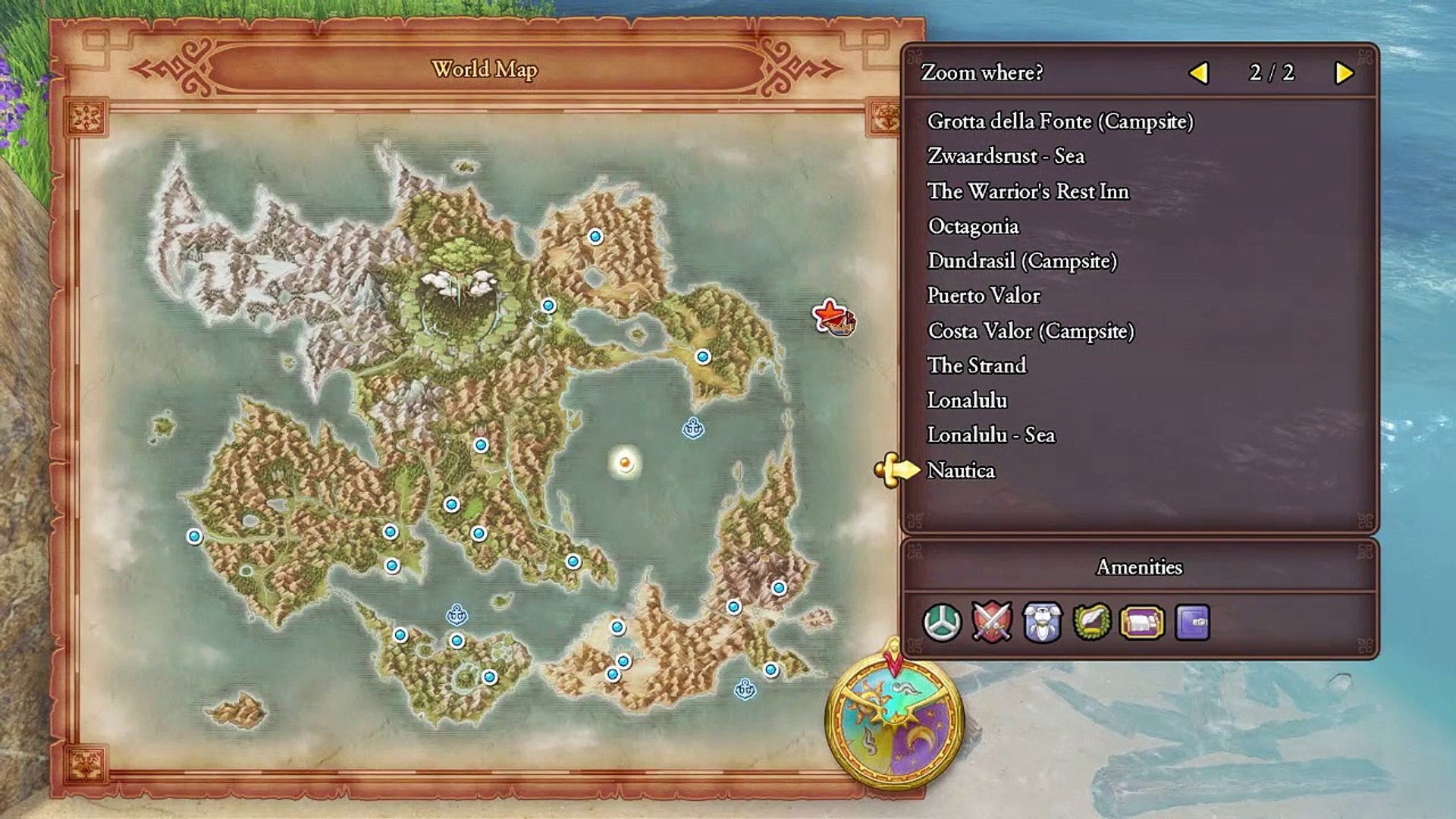This screenshot has height=819, width=1456.
Task: Choose Lonalulu - Sea destination
Action: [x=990, y=435]
